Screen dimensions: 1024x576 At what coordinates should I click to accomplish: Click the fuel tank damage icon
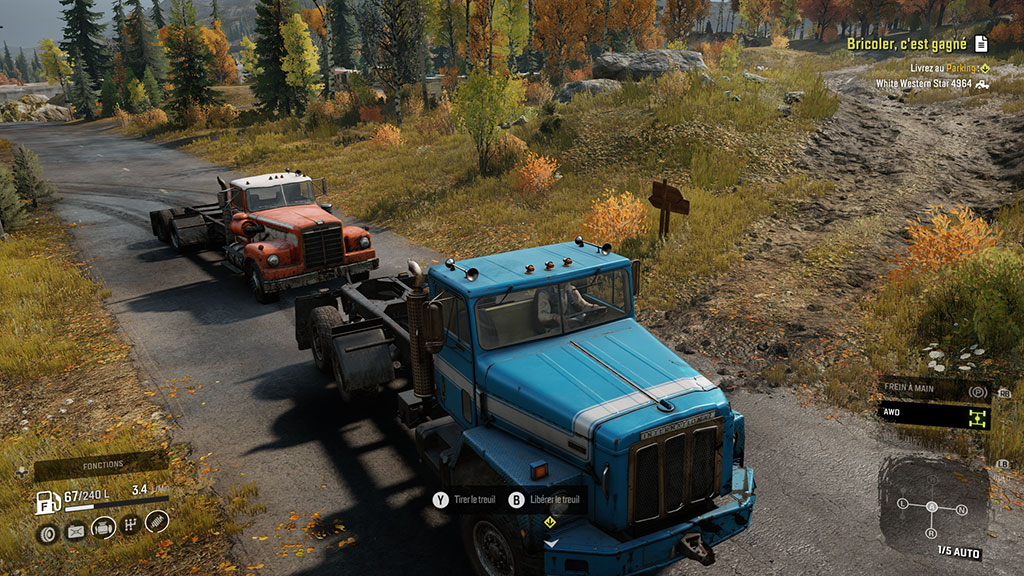point(75,532)
